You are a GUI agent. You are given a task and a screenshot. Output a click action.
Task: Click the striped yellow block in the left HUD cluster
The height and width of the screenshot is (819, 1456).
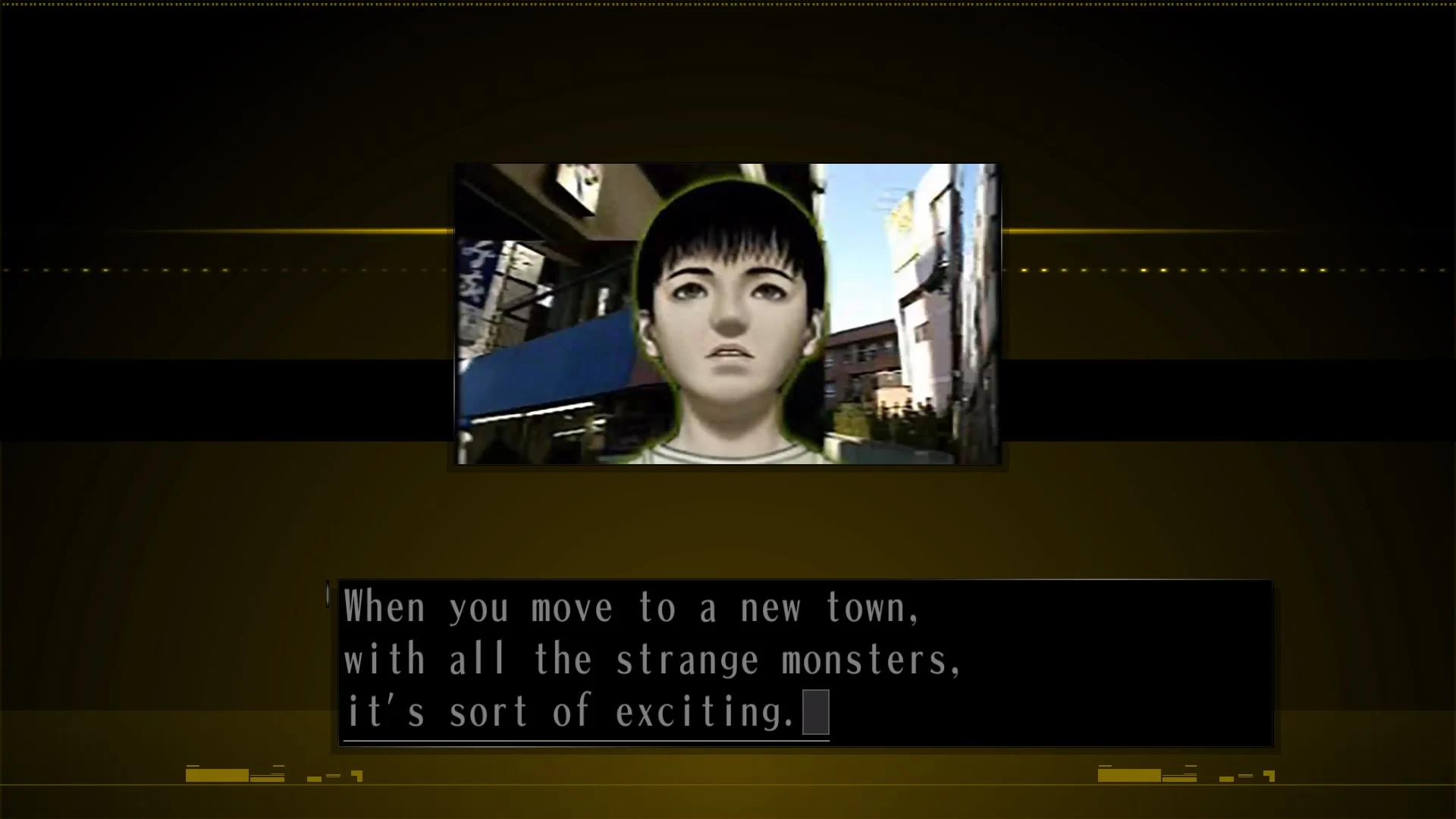click(265, 778)
